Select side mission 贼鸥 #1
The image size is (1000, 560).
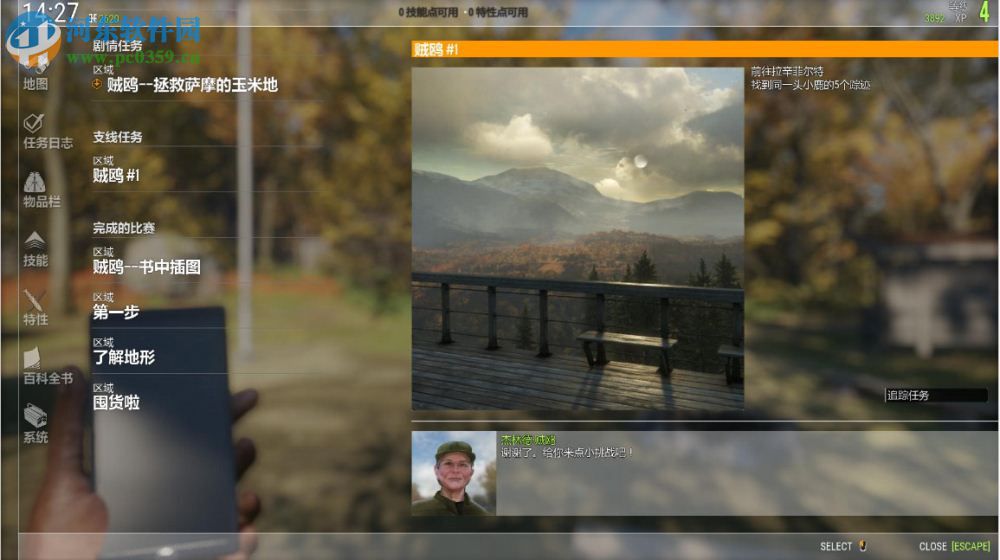tap(116, 176)
